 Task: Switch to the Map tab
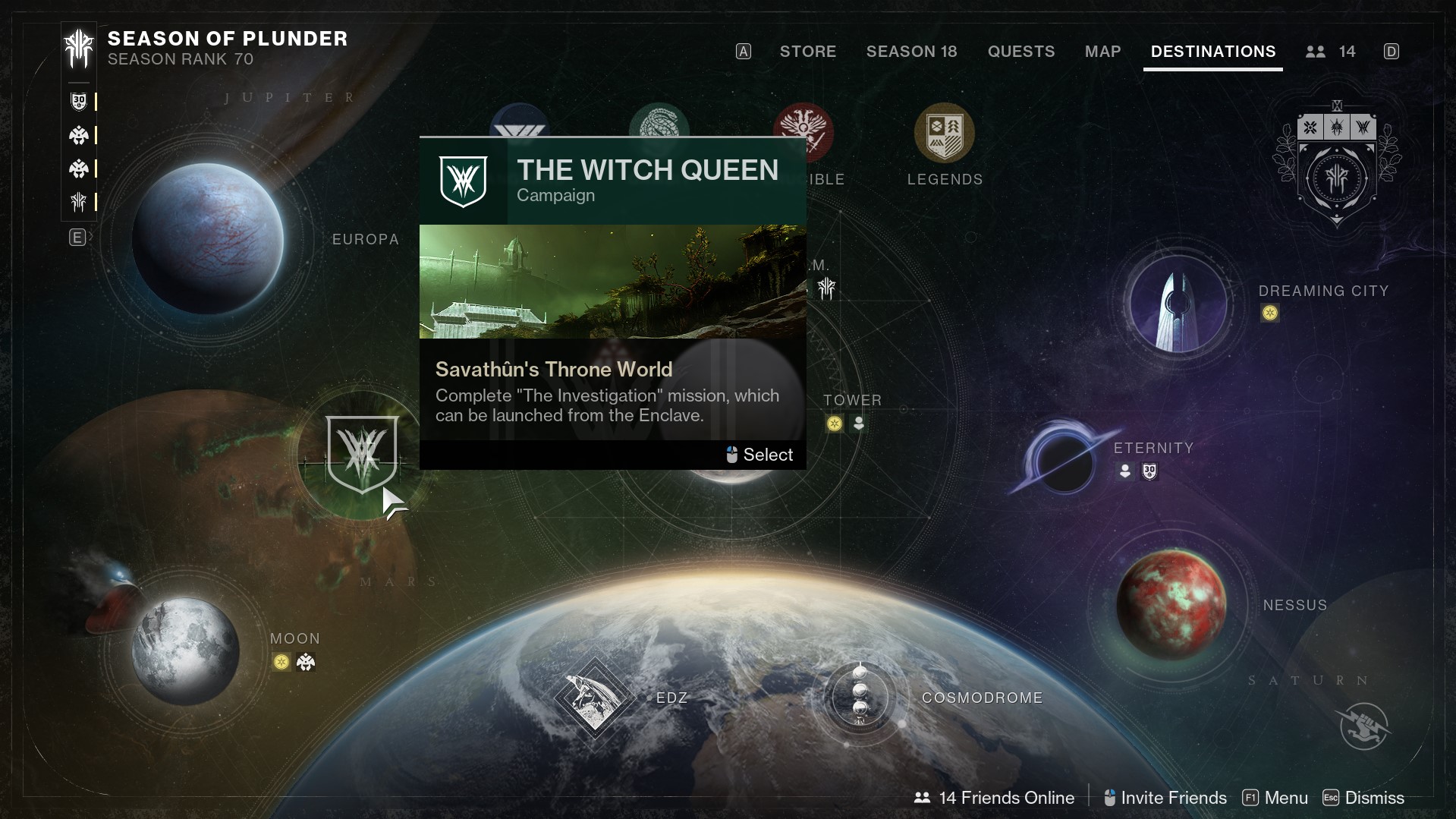pos(1102,52)
